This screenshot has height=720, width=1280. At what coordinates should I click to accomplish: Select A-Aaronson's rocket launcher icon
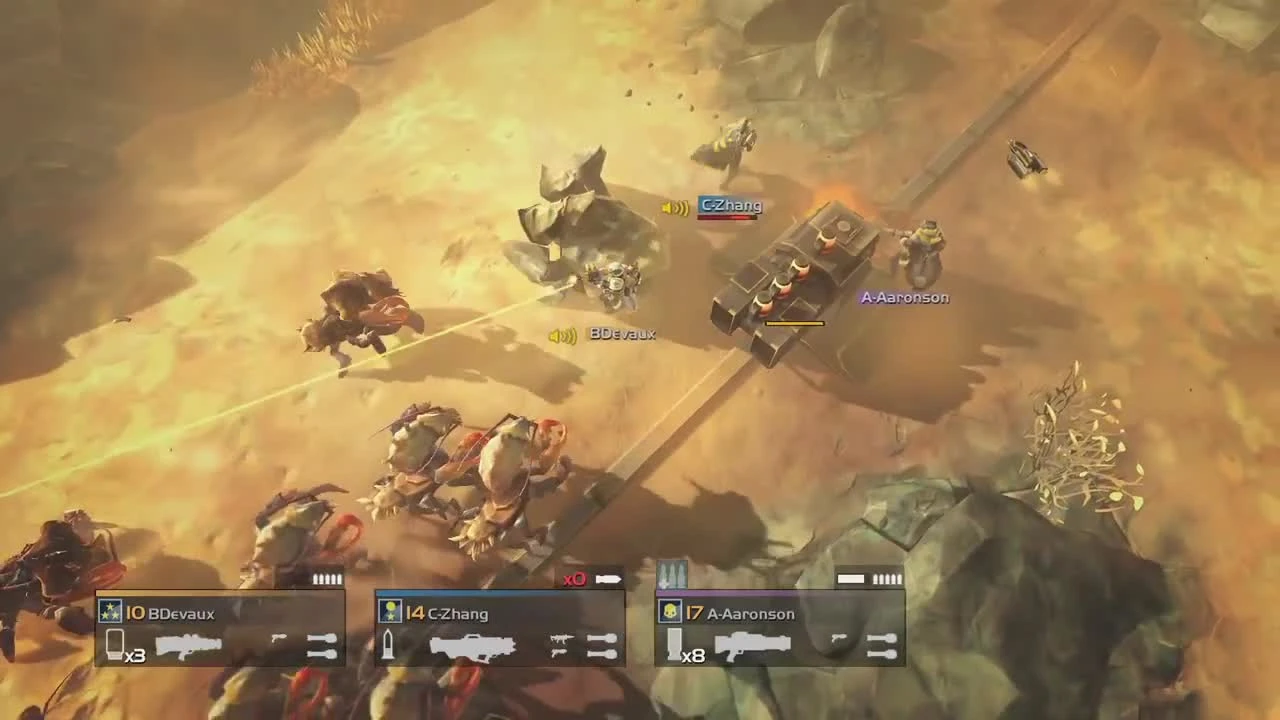750,647
